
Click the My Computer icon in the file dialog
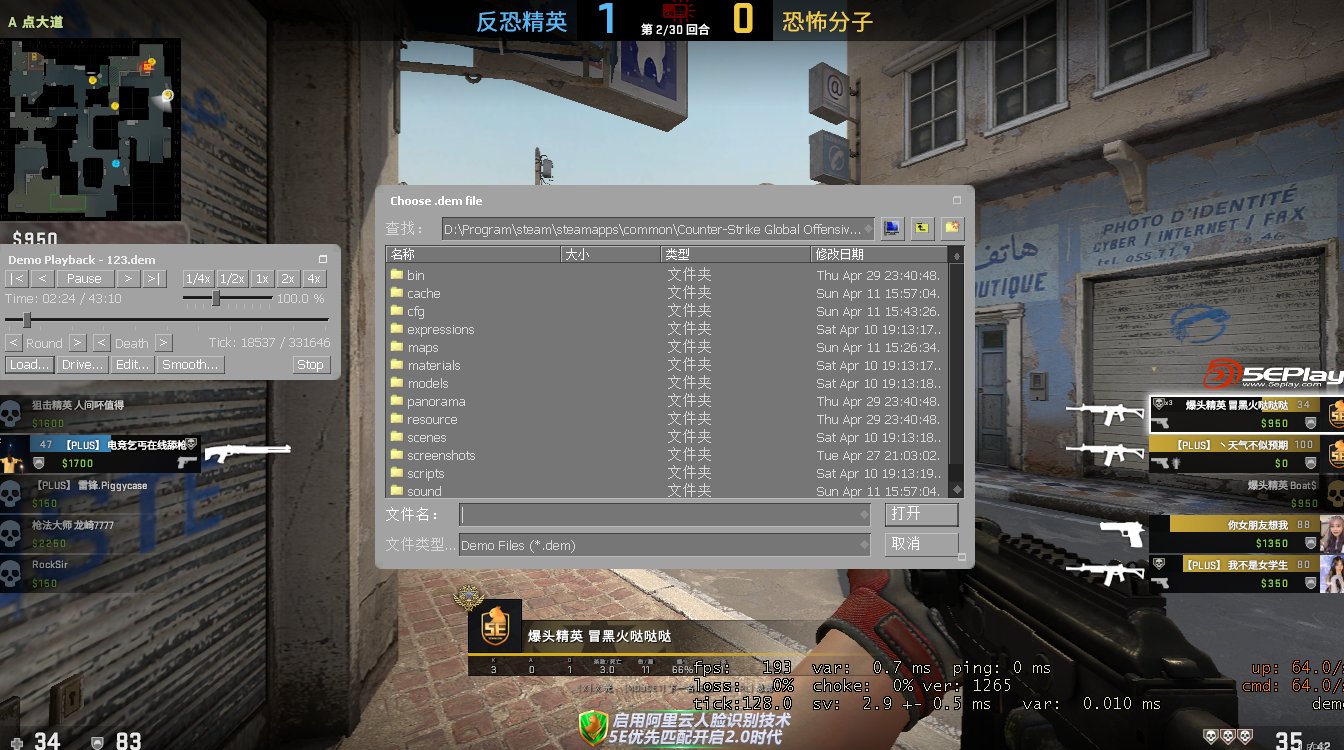coord(893,228)
